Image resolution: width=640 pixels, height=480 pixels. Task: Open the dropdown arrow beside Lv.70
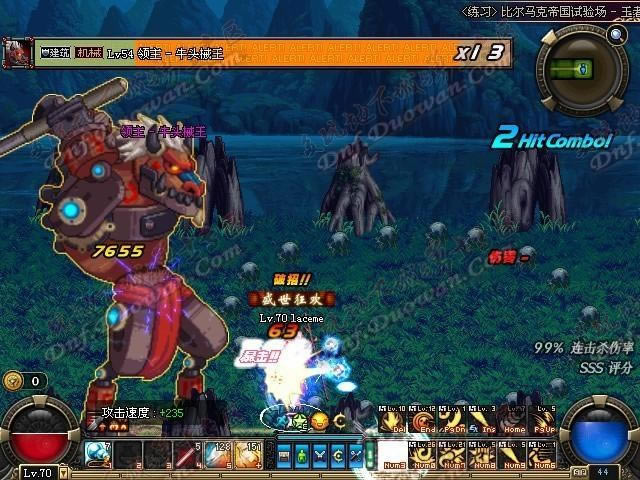(x=62, y=473)
